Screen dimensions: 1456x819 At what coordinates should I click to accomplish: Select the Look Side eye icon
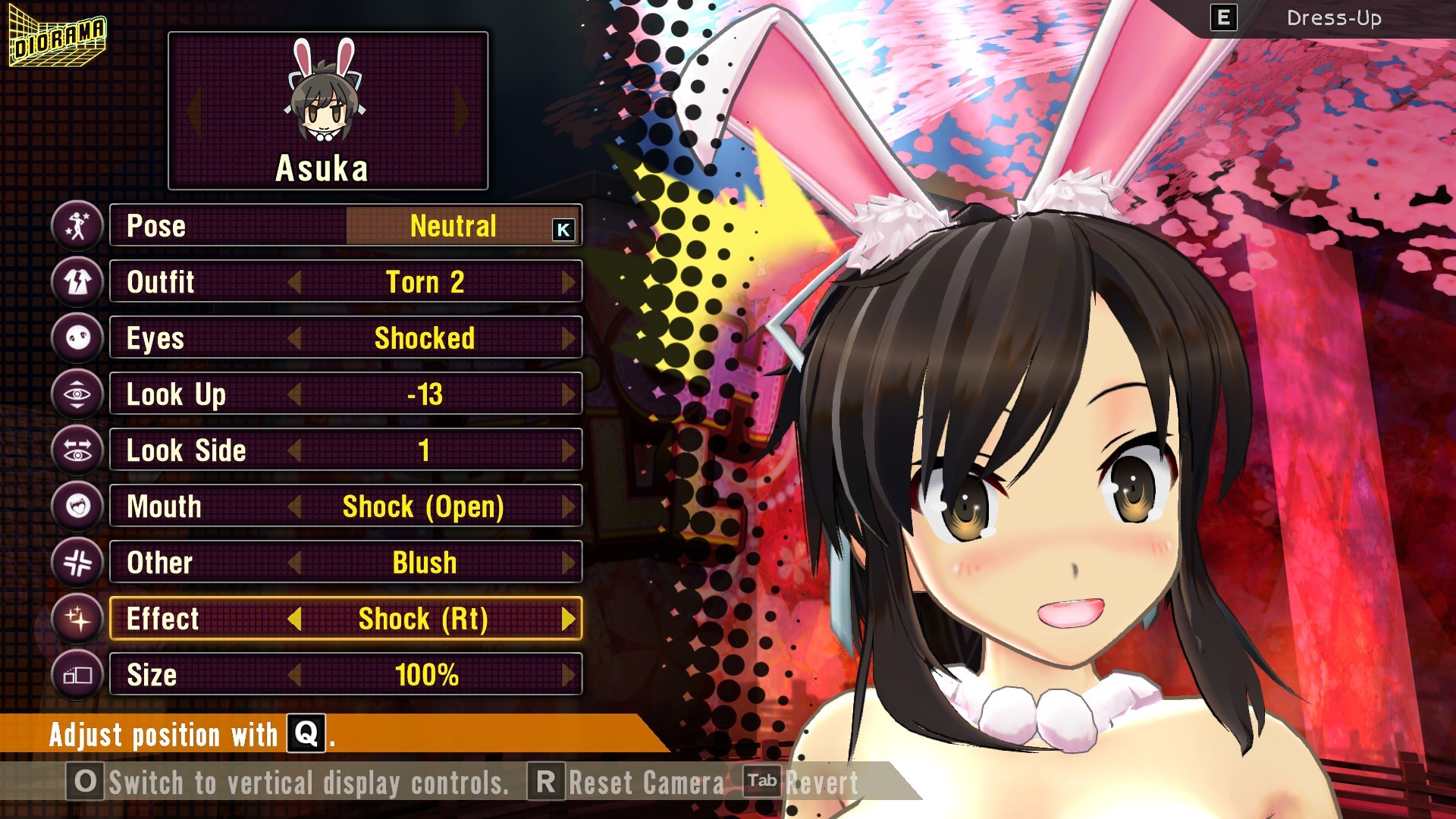tap(77, 450)
